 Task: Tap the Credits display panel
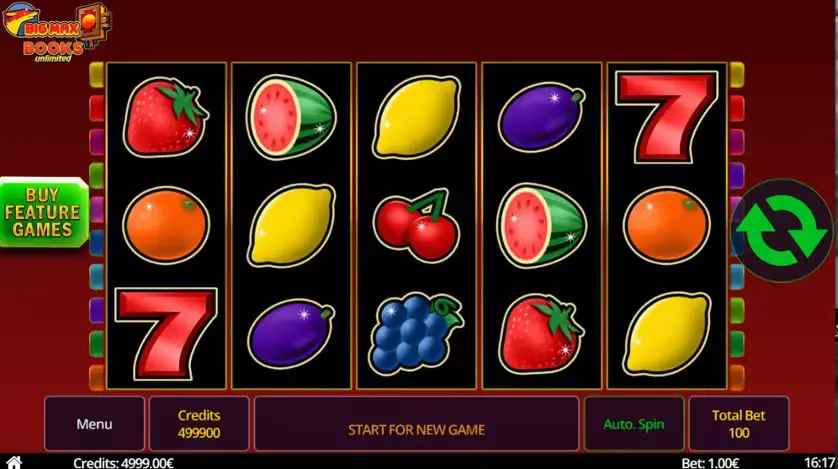[x=199, y=424]
